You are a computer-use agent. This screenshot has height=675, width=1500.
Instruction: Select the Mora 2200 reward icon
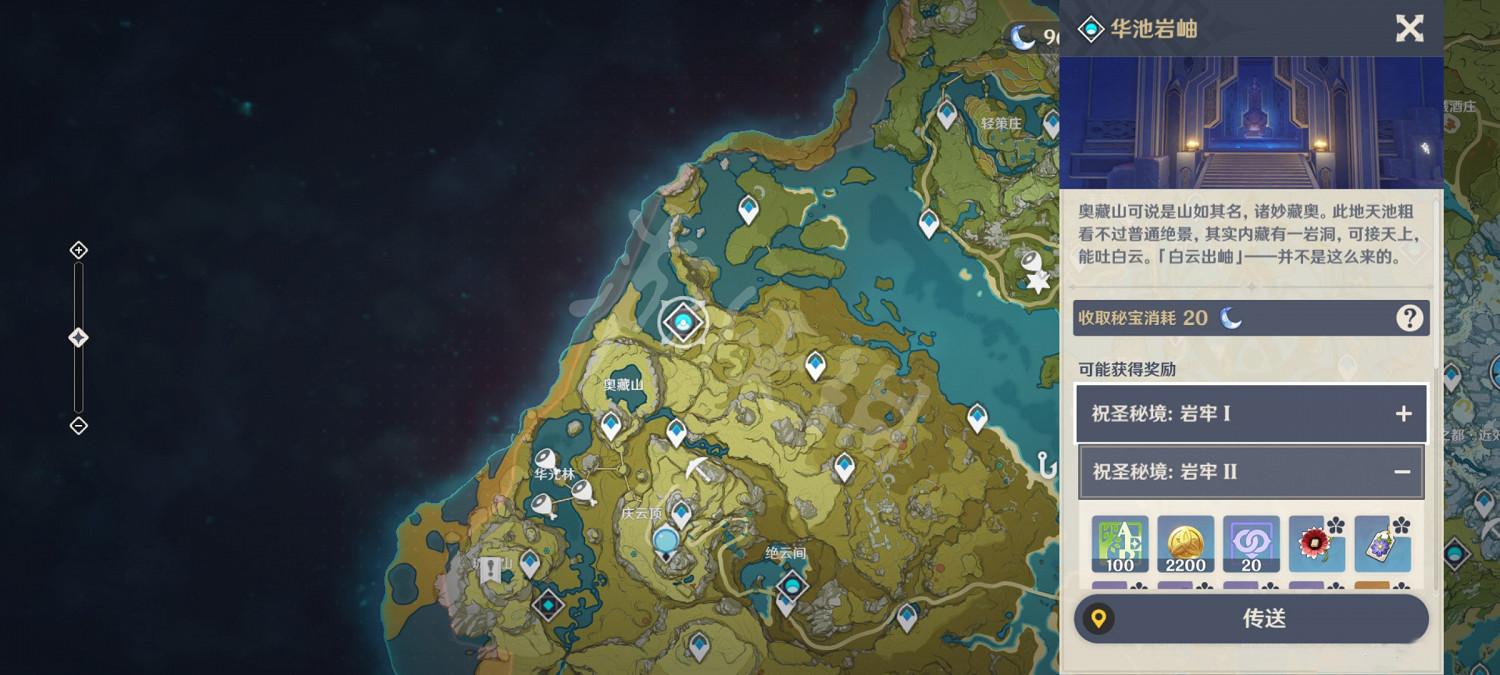point(1185,544)
